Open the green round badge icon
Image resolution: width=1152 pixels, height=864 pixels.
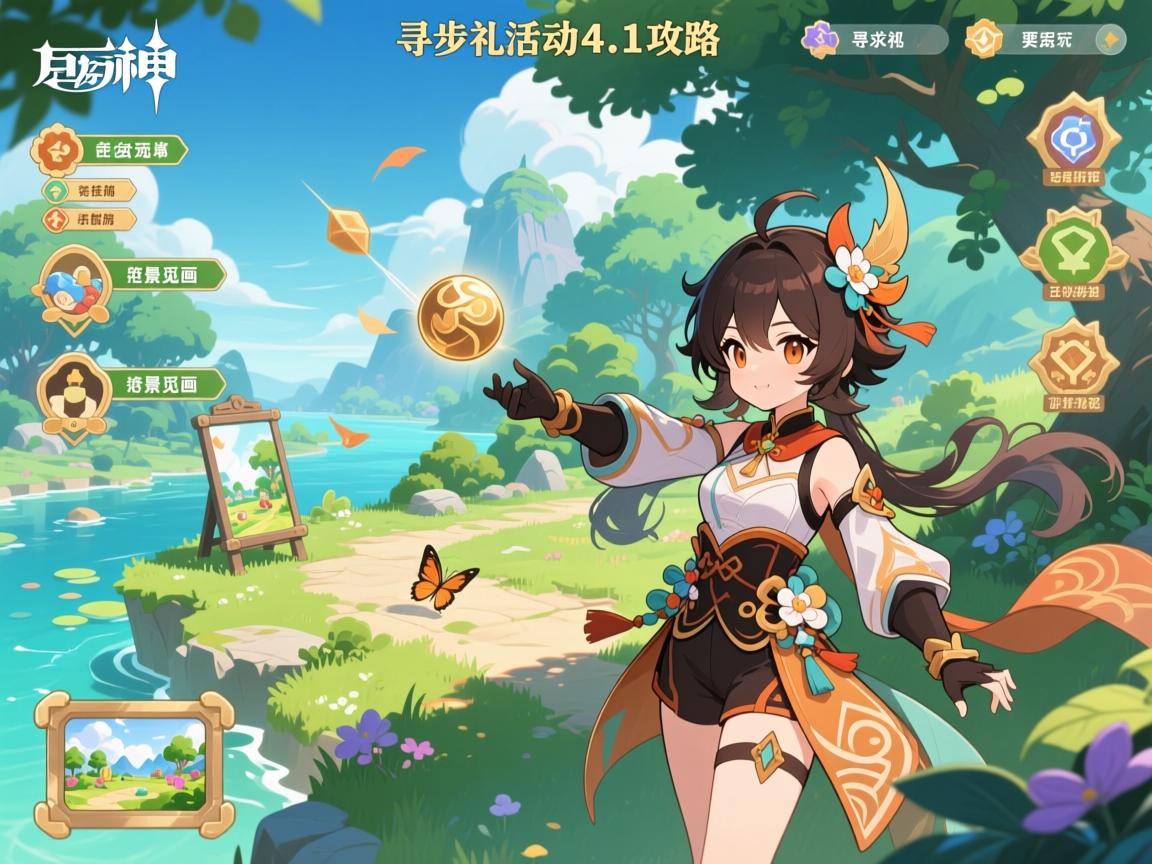point(1074,251)
